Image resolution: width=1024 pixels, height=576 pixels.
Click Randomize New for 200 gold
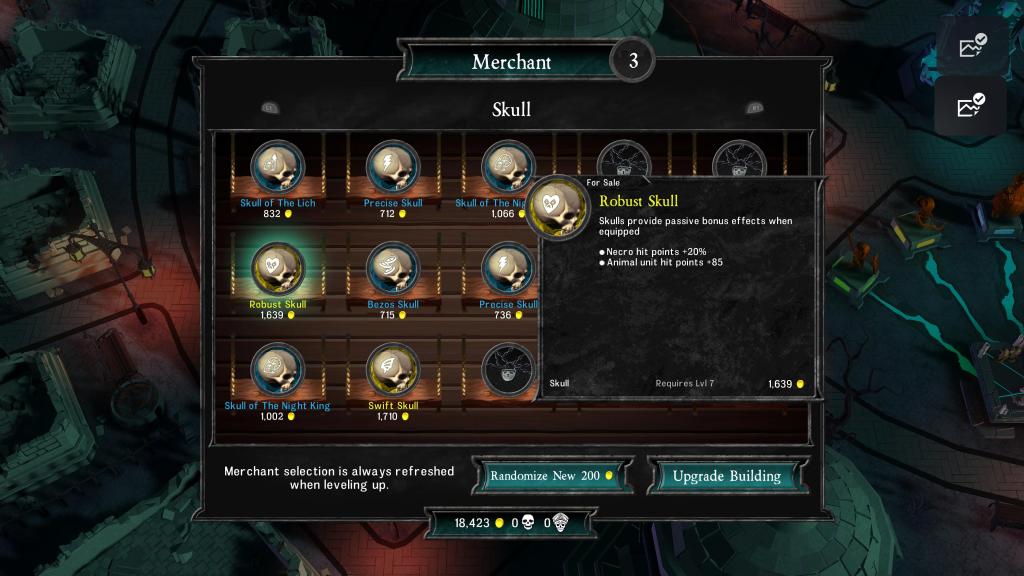pyautogui.click(x=553, y=476)
